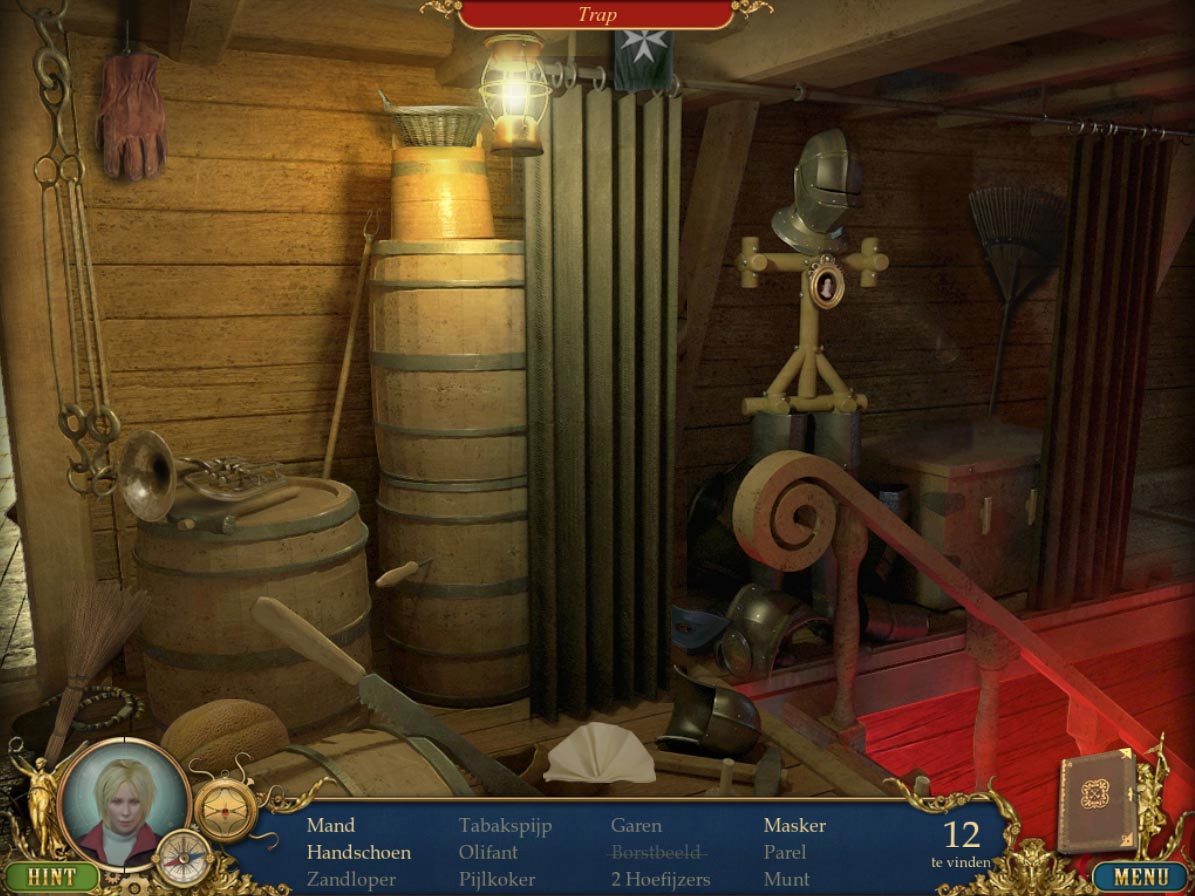Open the game MENU
This screenshot has width=1195, height=896.
click(1141, 877)
